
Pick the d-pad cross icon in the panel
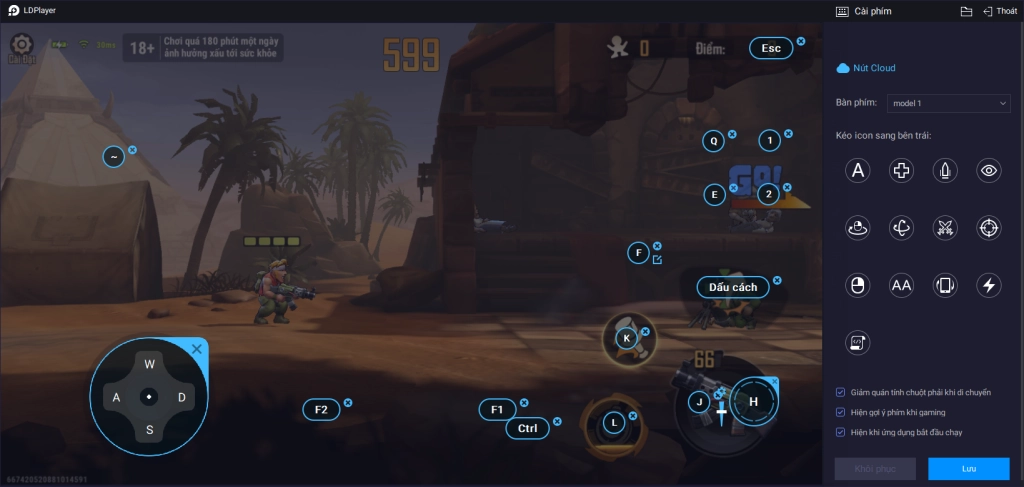click(901, 171)
